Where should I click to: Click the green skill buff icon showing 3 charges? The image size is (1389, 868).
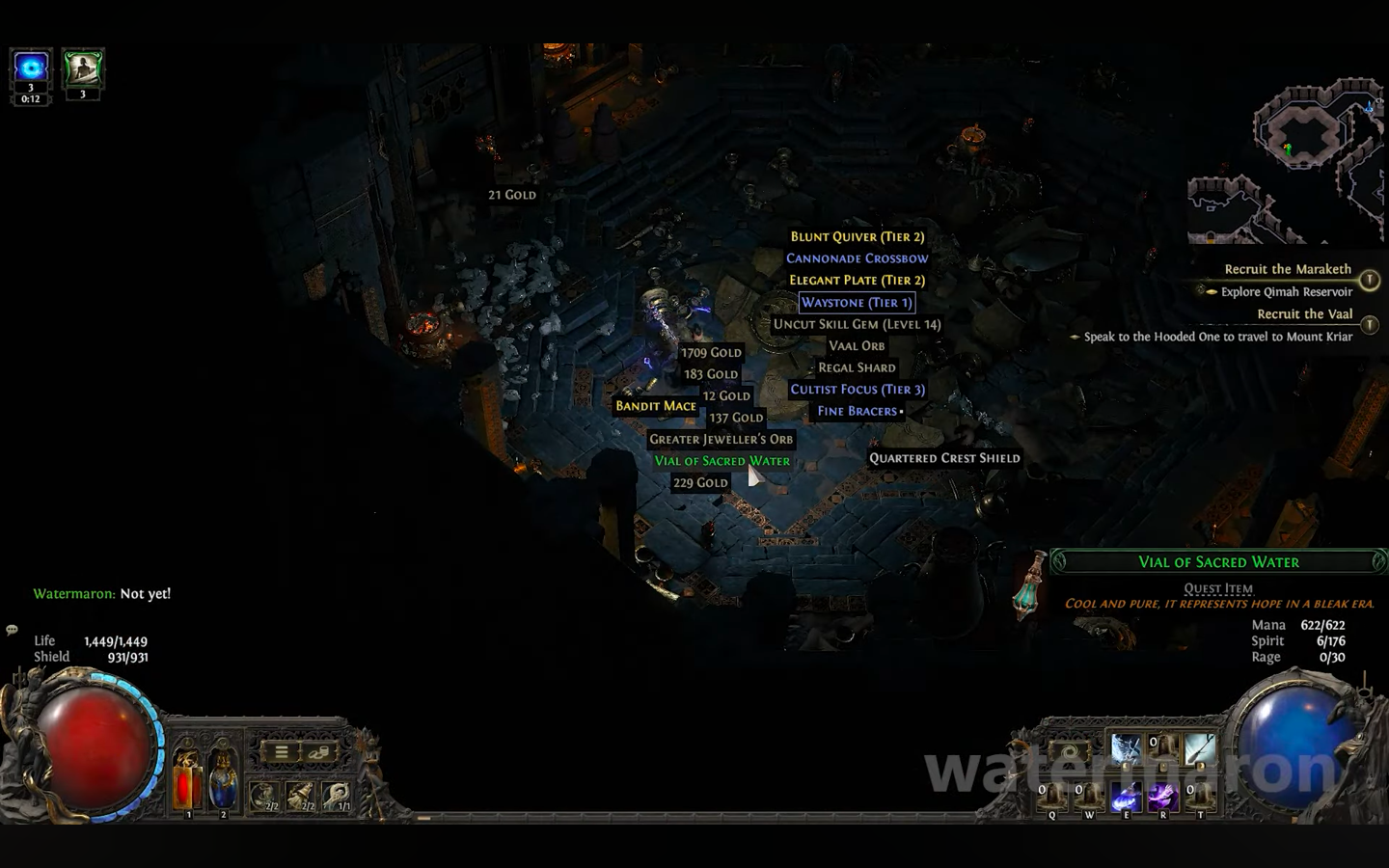pos(82,68)
